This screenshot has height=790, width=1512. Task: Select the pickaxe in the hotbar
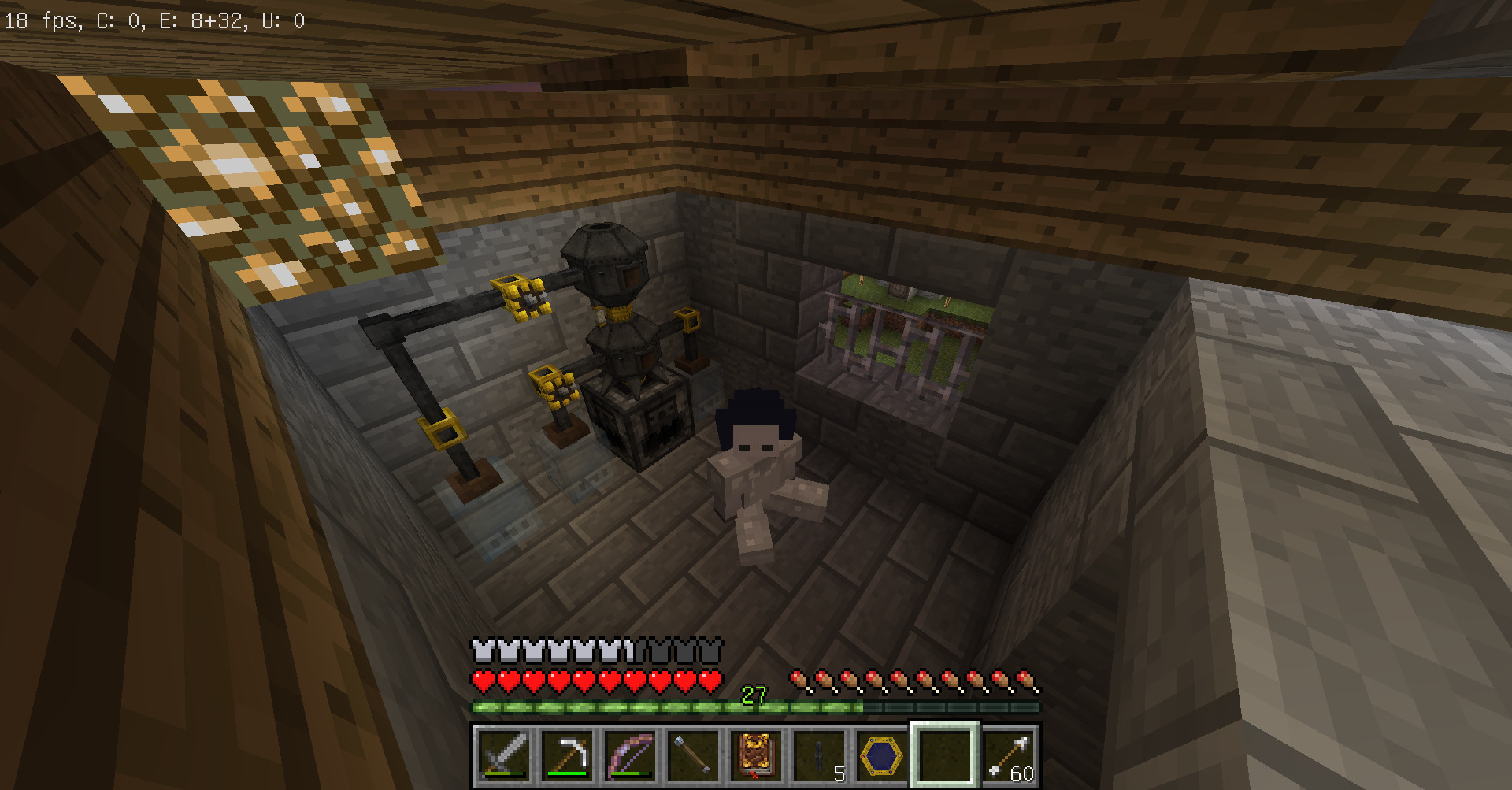click(567, 755)
